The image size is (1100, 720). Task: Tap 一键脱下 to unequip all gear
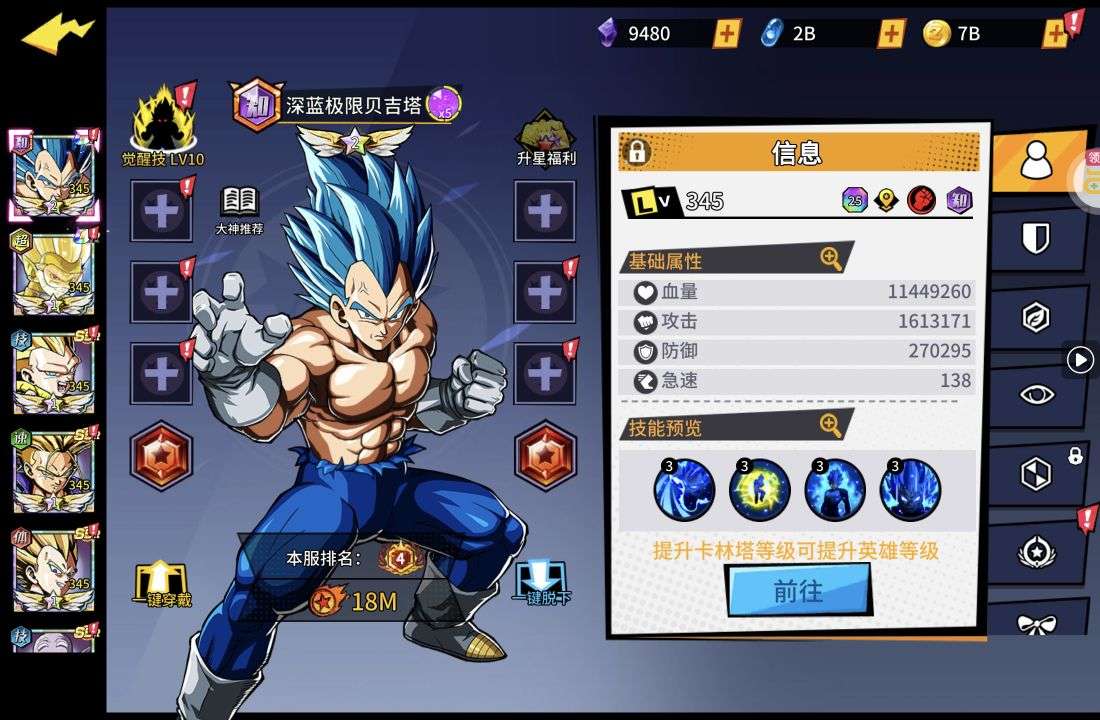tap(543, 582)
